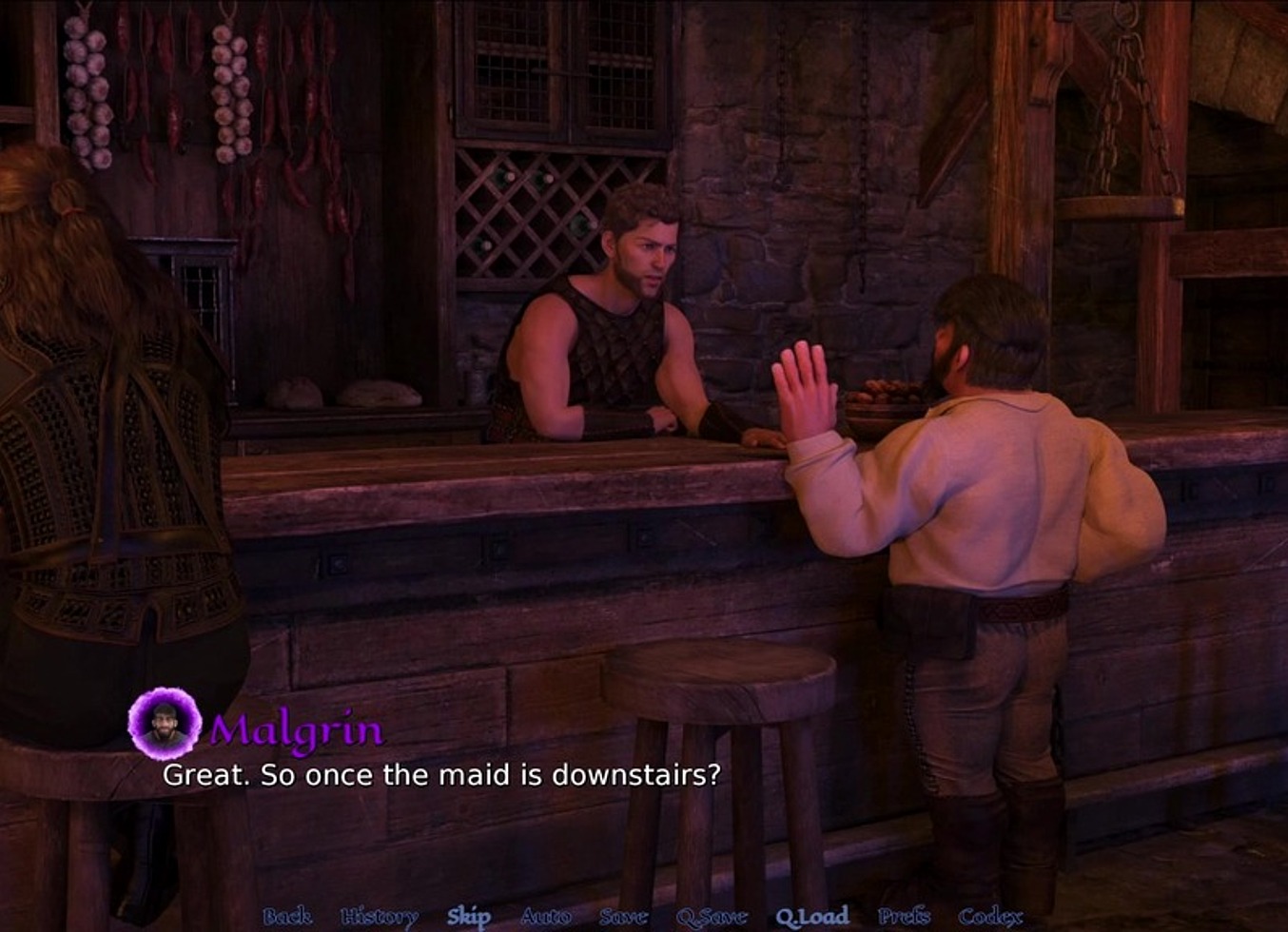Click Back to rewind dialogue
The height and width of the screenshot is (932, 1288).
click(287, 918)
